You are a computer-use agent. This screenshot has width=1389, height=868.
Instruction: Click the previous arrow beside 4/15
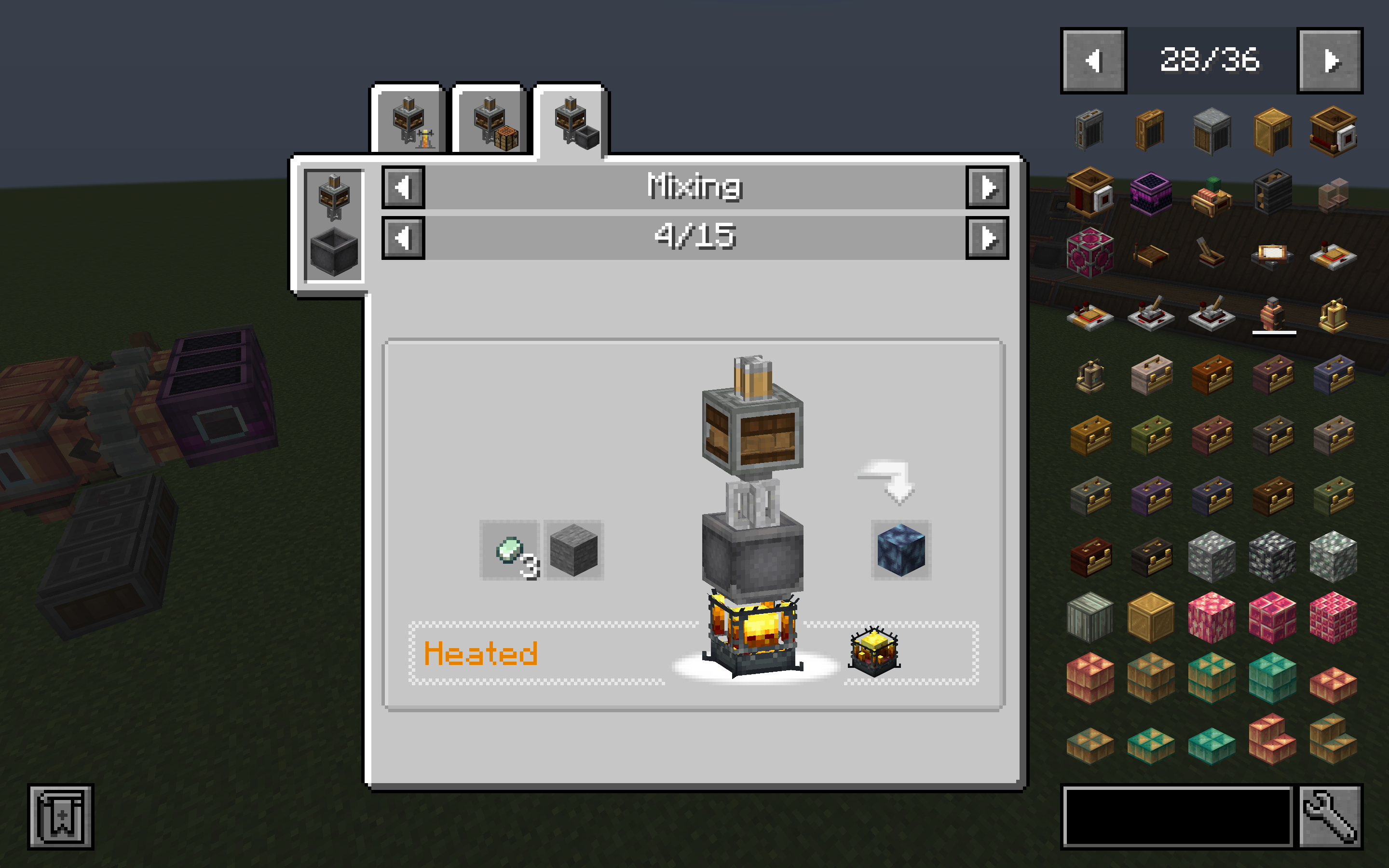click(x=404, y=238)
